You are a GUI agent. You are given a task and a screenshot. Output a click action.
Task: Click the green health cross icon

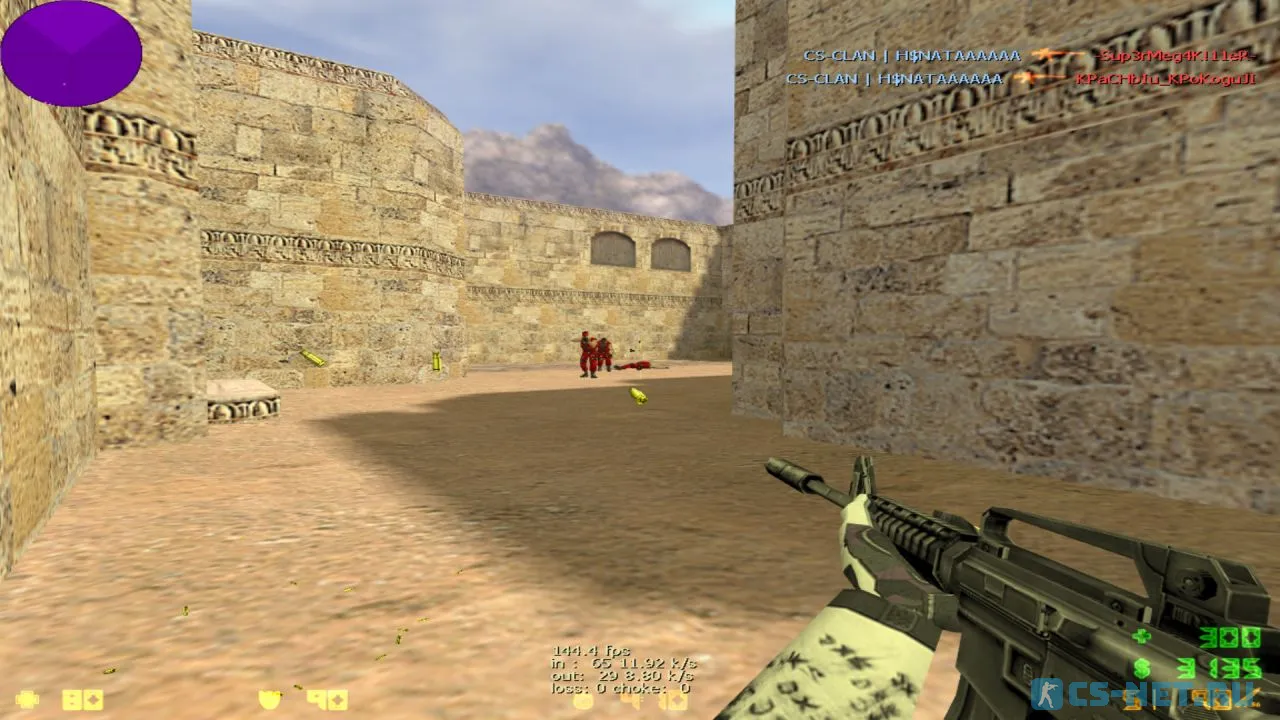(x=1139, y=637)
